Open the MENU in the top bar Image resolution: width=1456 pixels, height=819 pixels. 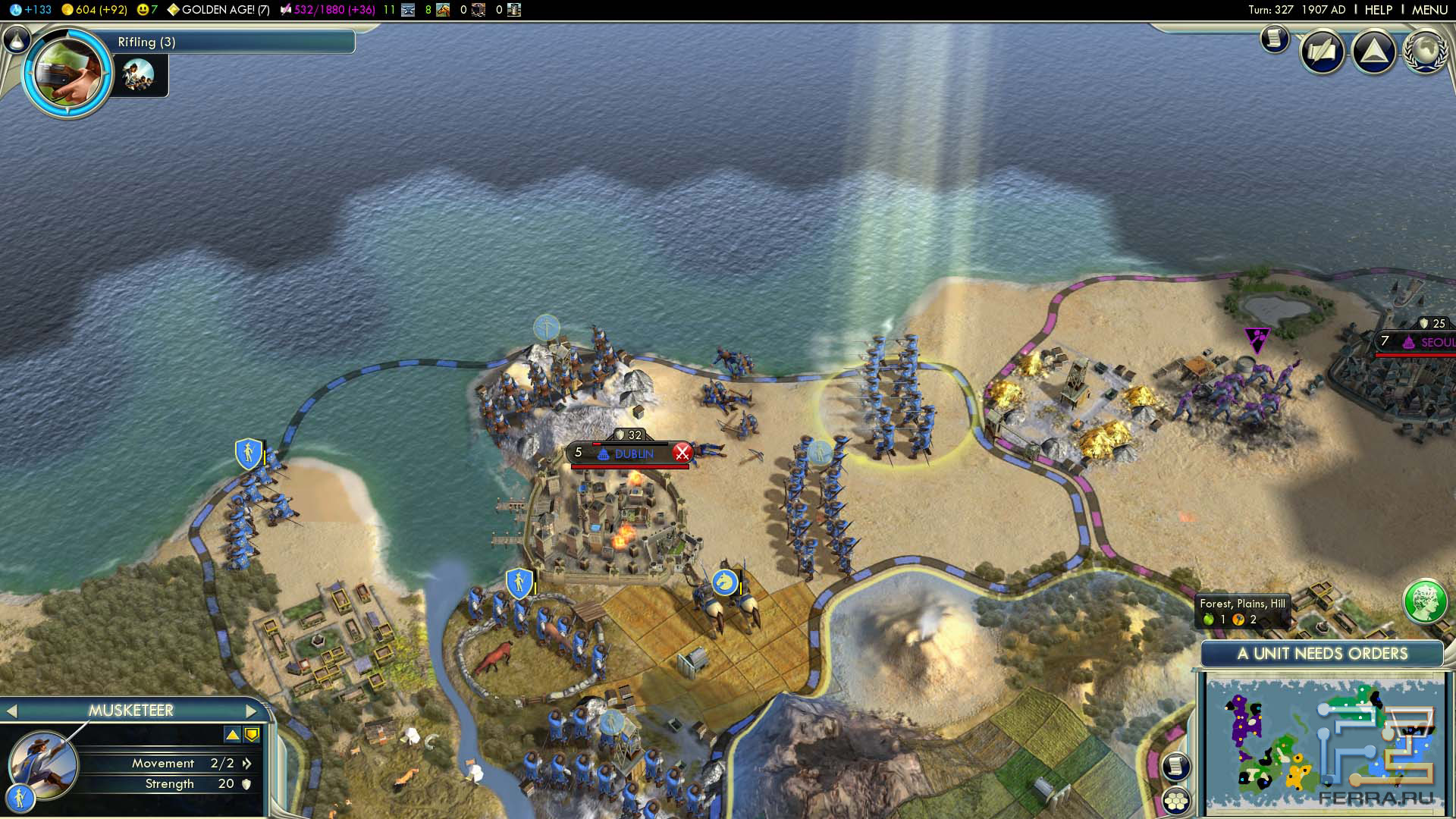tap(1429, 10)
